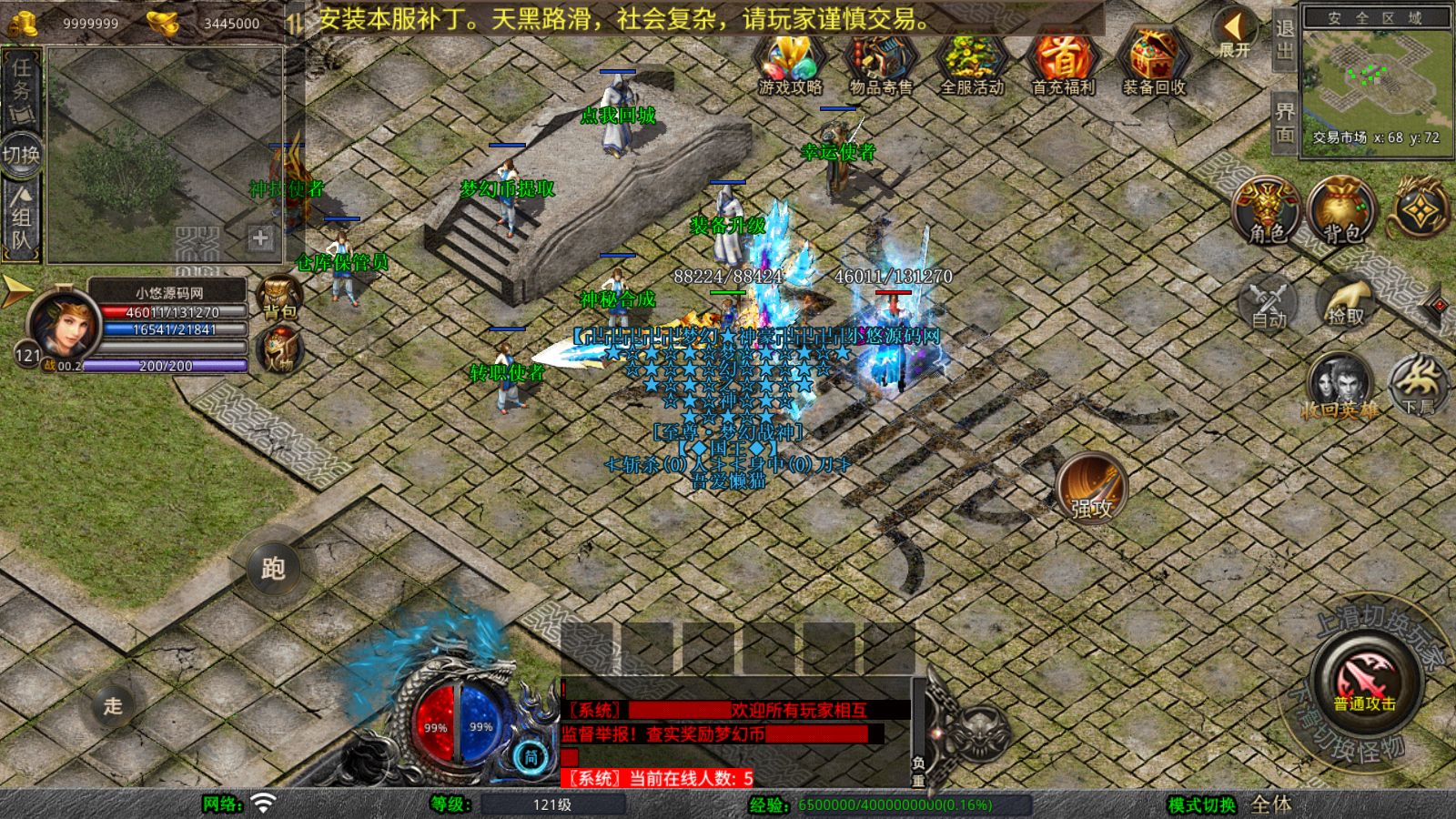Open the 交易市场 minimap
The height and width of the screenshot is (819, 1456).
point(1376,79)
